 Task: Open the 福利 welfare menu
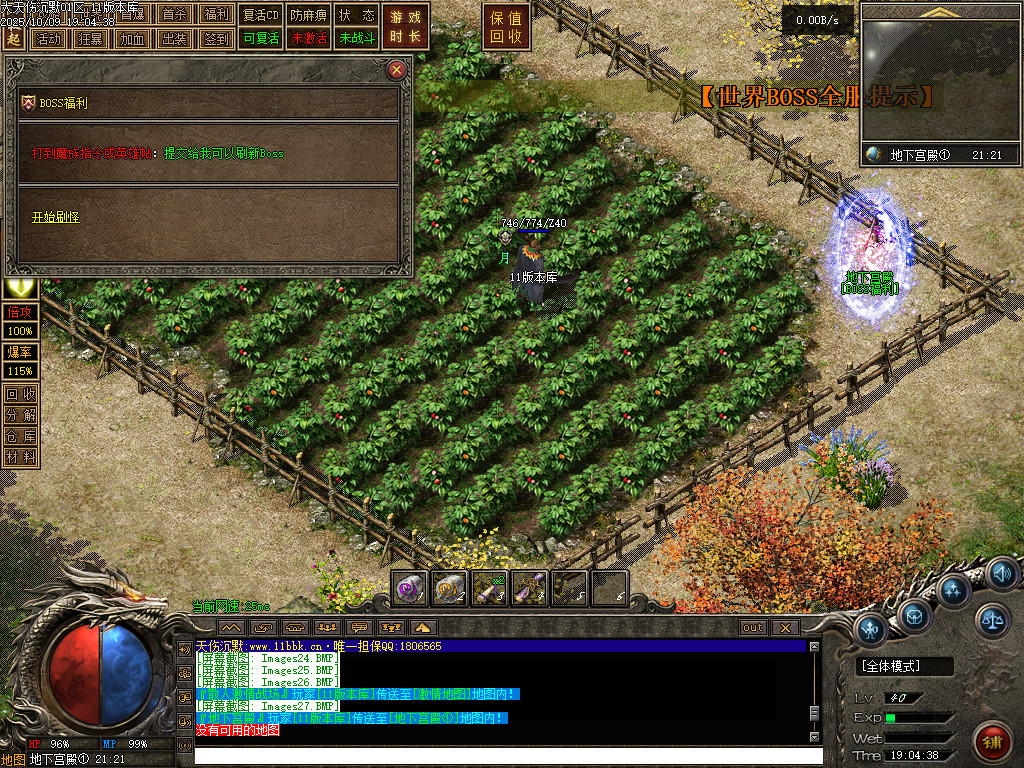[216, 15]
